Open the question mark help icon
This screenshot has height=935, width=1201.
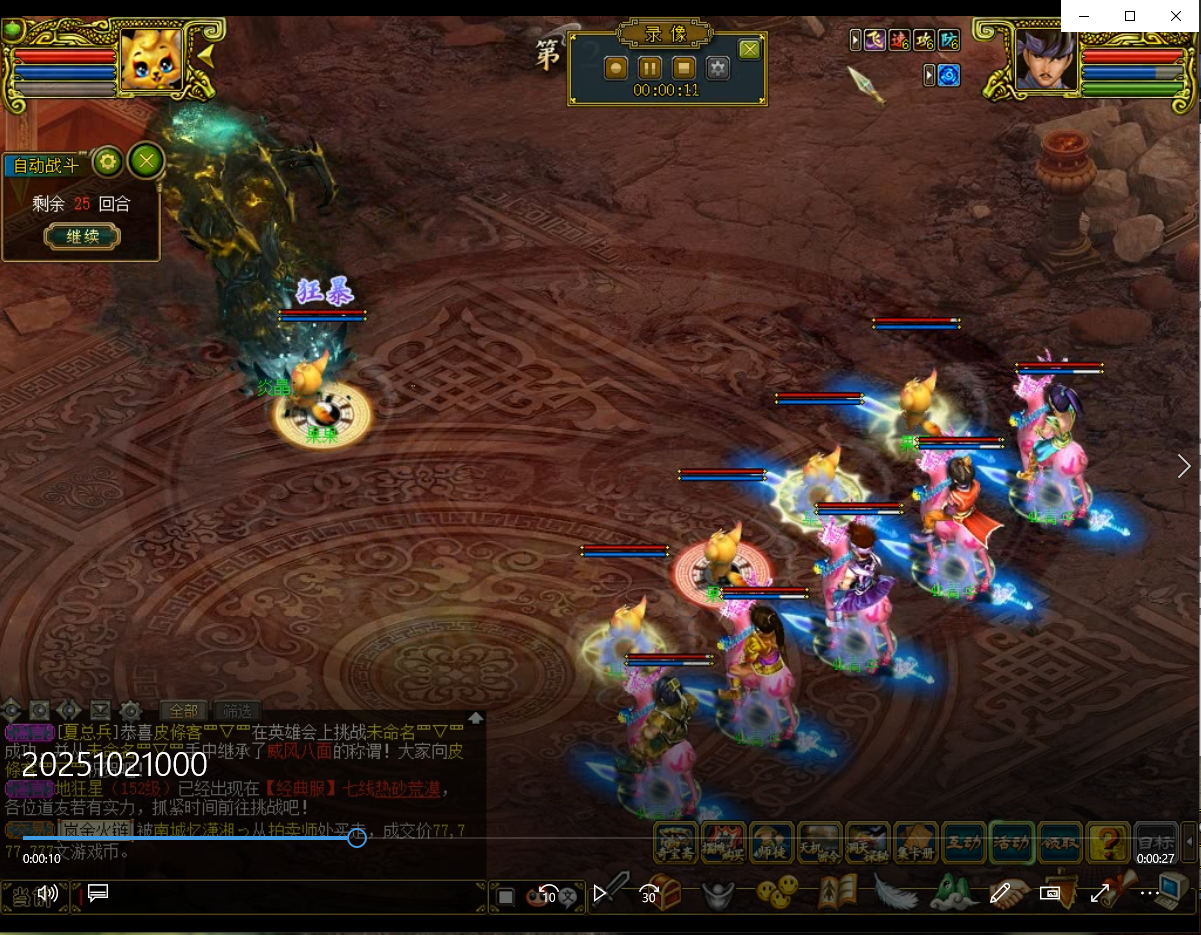[x=1107, y=843]
